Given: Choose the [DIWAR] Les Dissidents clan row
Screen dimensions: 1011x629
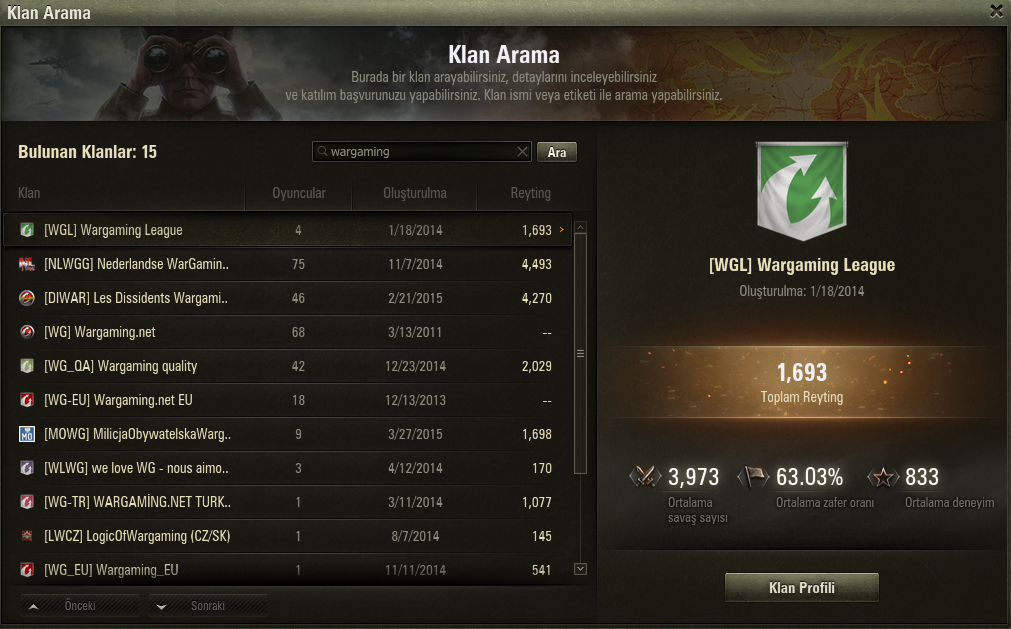Looking at the screenshot, I should [290, 298].
